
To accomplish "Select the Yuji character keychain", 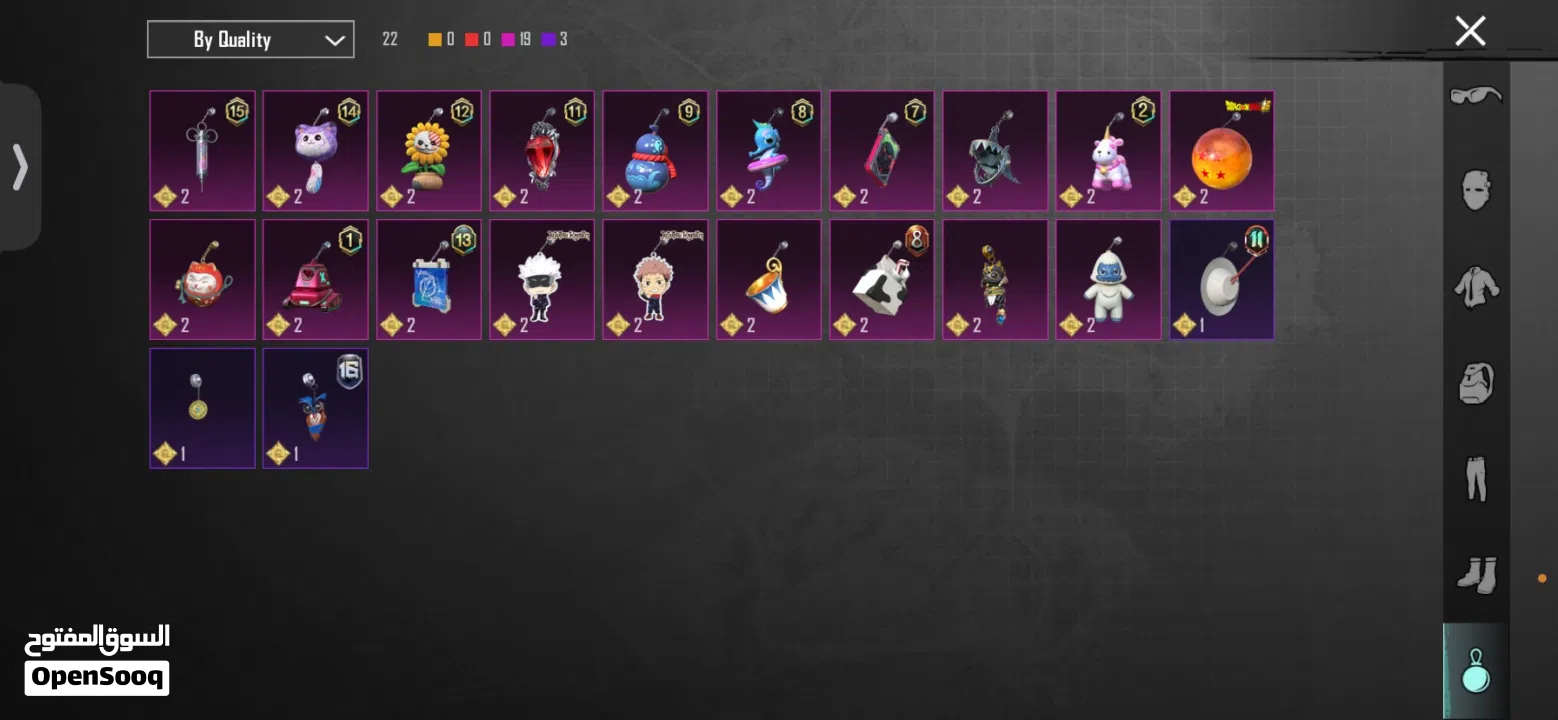I will (655, 279).
